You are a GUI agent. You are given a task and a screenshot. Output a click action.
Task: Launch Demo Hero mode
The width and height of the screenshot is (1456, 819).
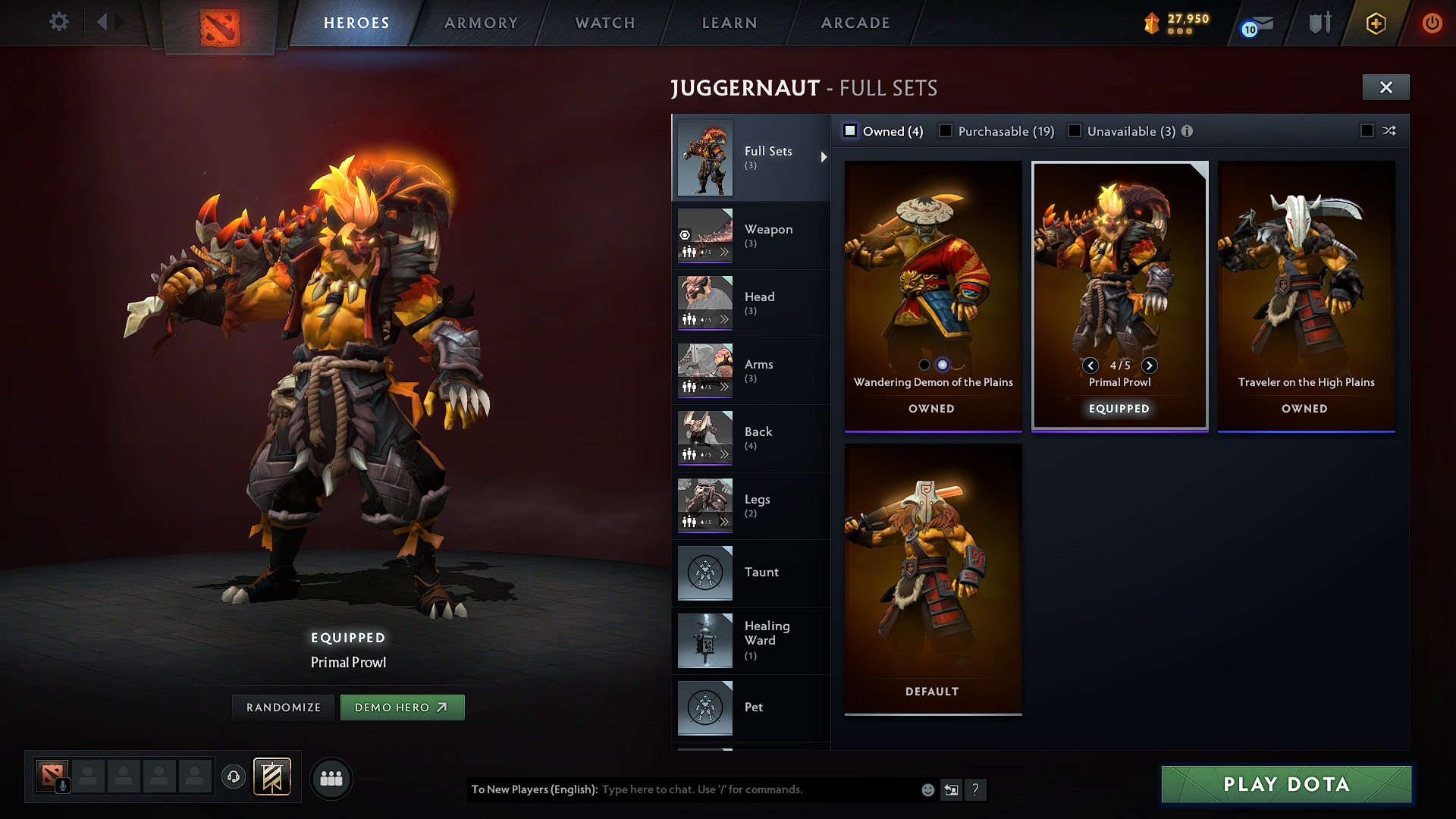point(402,708)
